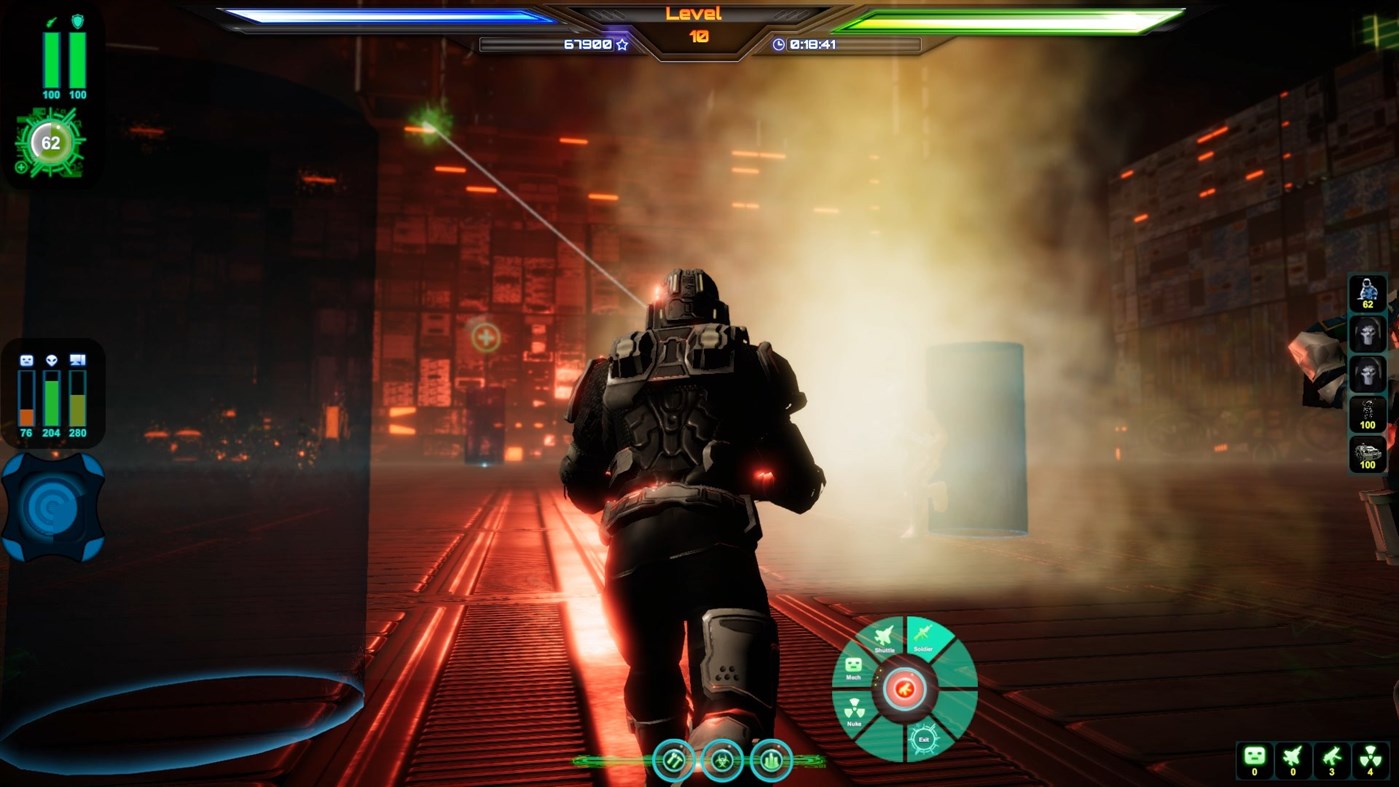The height and width of the screenshot is (787, 1399).
Task: Click the 67900 score star counter
Action: pos(593,44)
